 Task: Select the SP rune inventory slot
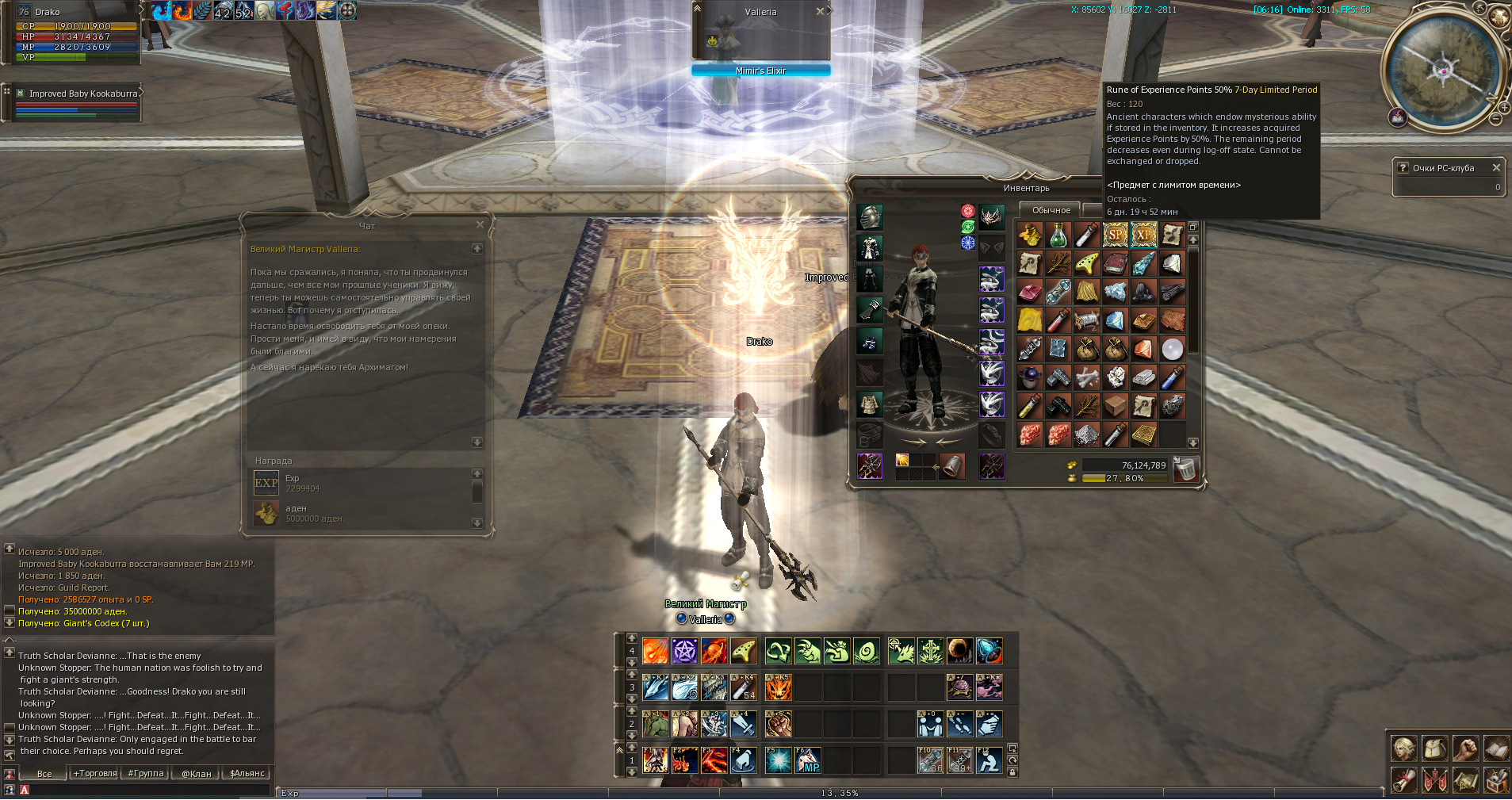[x=1115, y=235]
